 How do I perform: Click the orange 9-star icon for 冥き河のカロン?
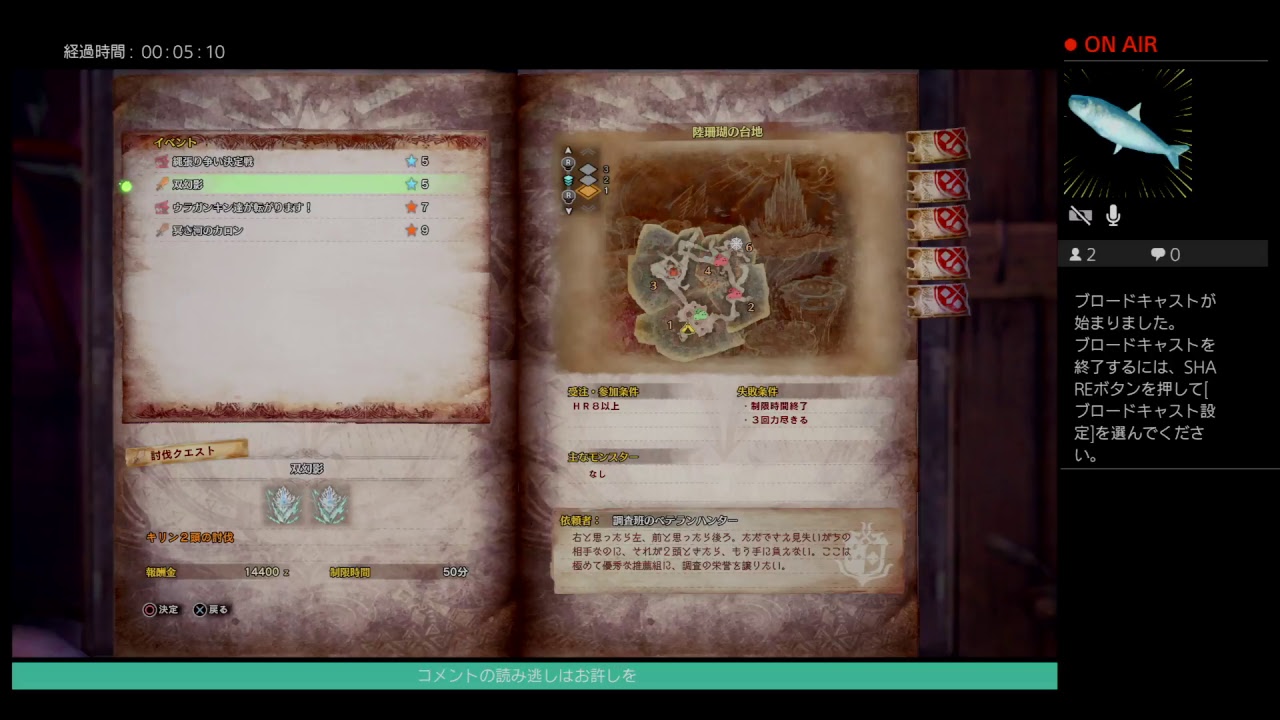(411, 229)
